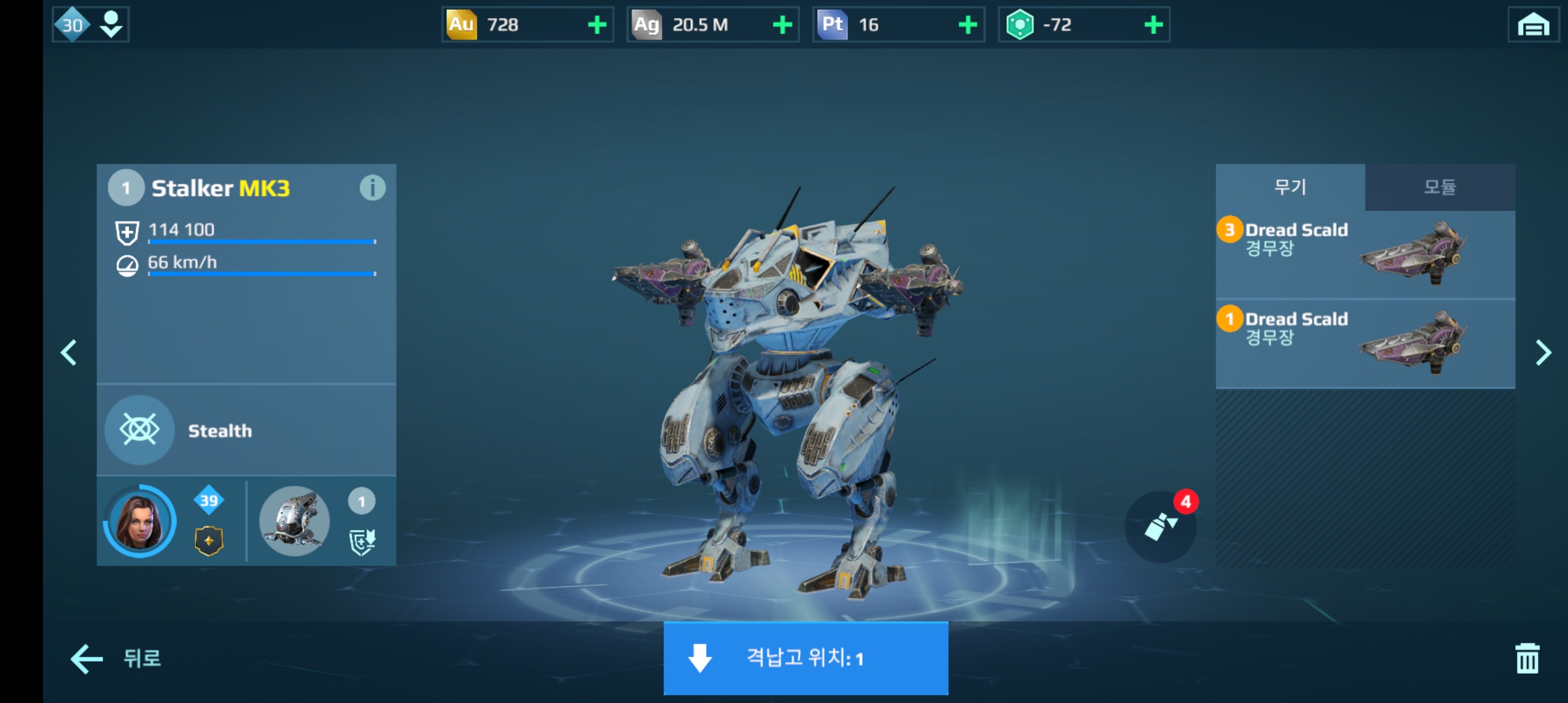Show Stalker MK3 info details

point(372,188)
